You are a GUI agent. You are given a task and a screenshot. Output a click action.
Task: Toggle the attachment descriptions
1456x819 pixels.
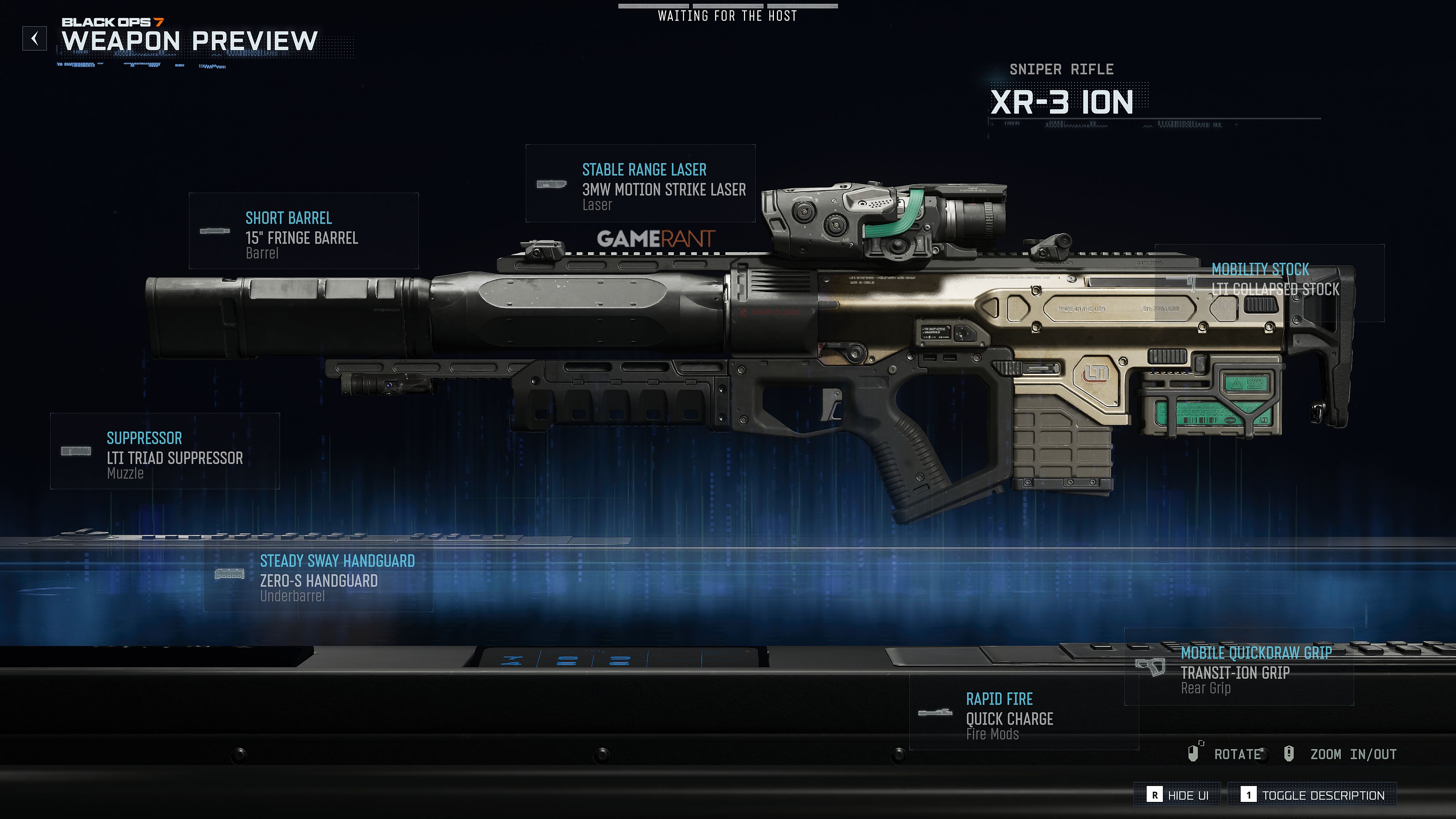(x=1312, y=795)
